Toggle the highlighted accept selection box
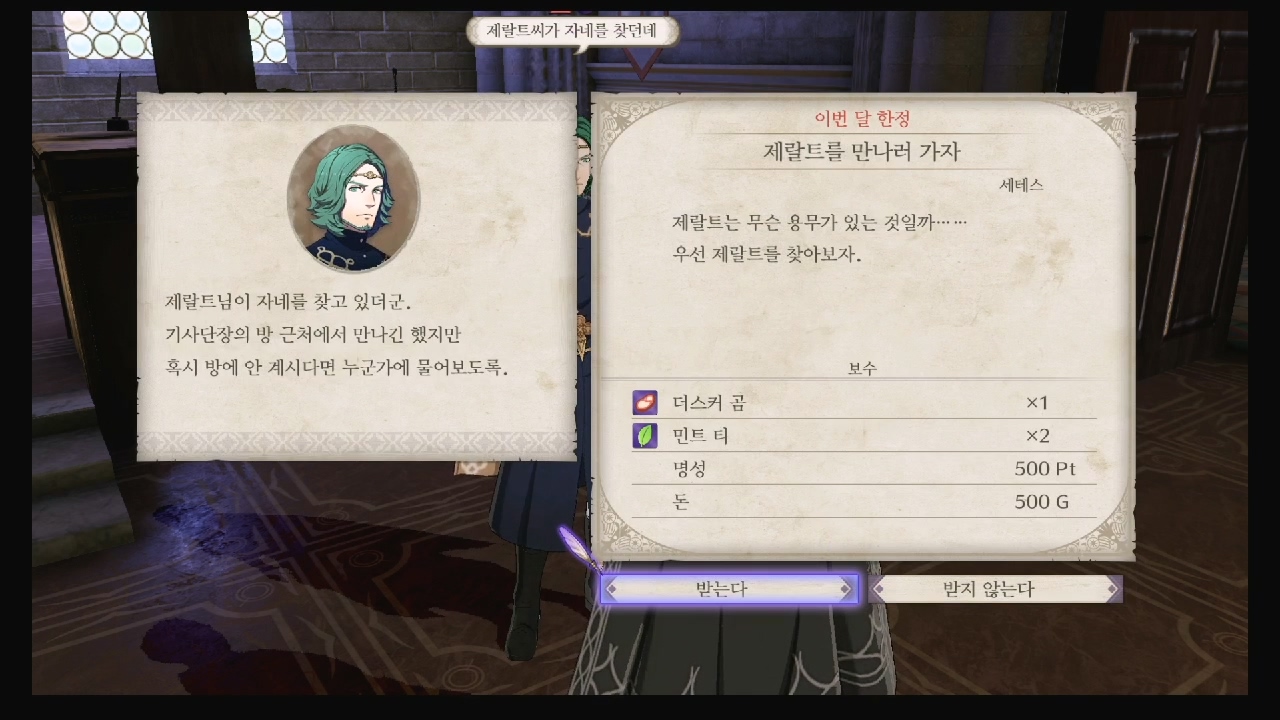This screenshot has width=1280, height=720. click(x=730, y=589)
